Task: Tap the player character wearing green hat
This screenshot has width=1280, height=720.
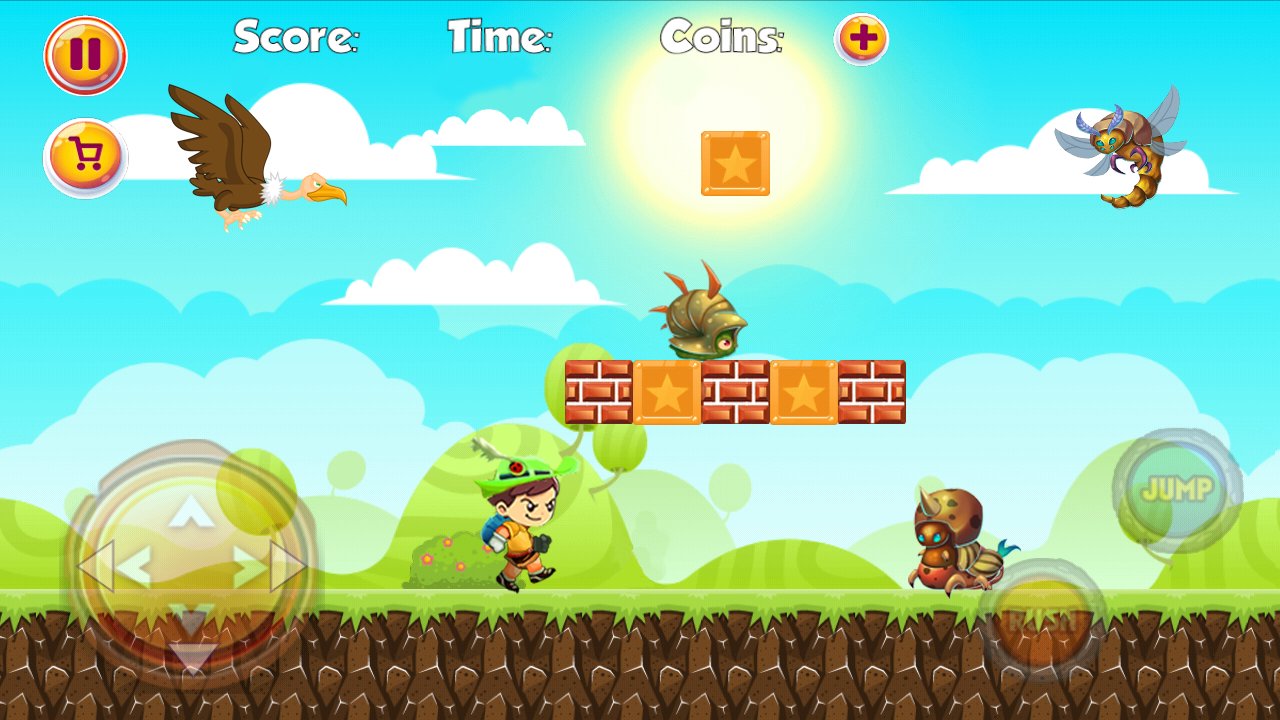Action: coord(520,520)
